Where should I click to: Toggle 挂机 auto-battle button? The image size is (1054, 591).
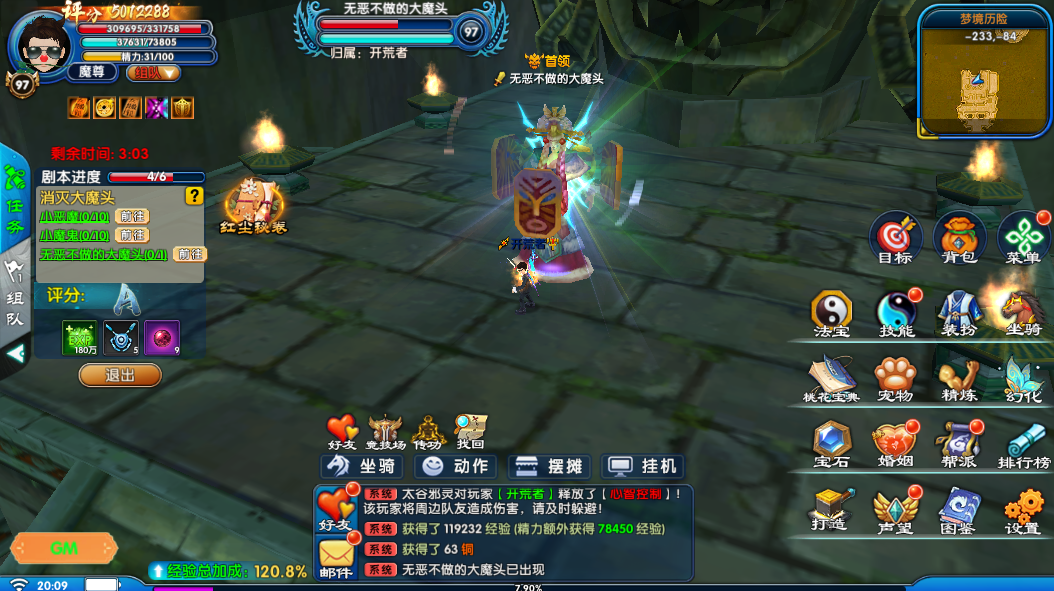click(645, 466)
